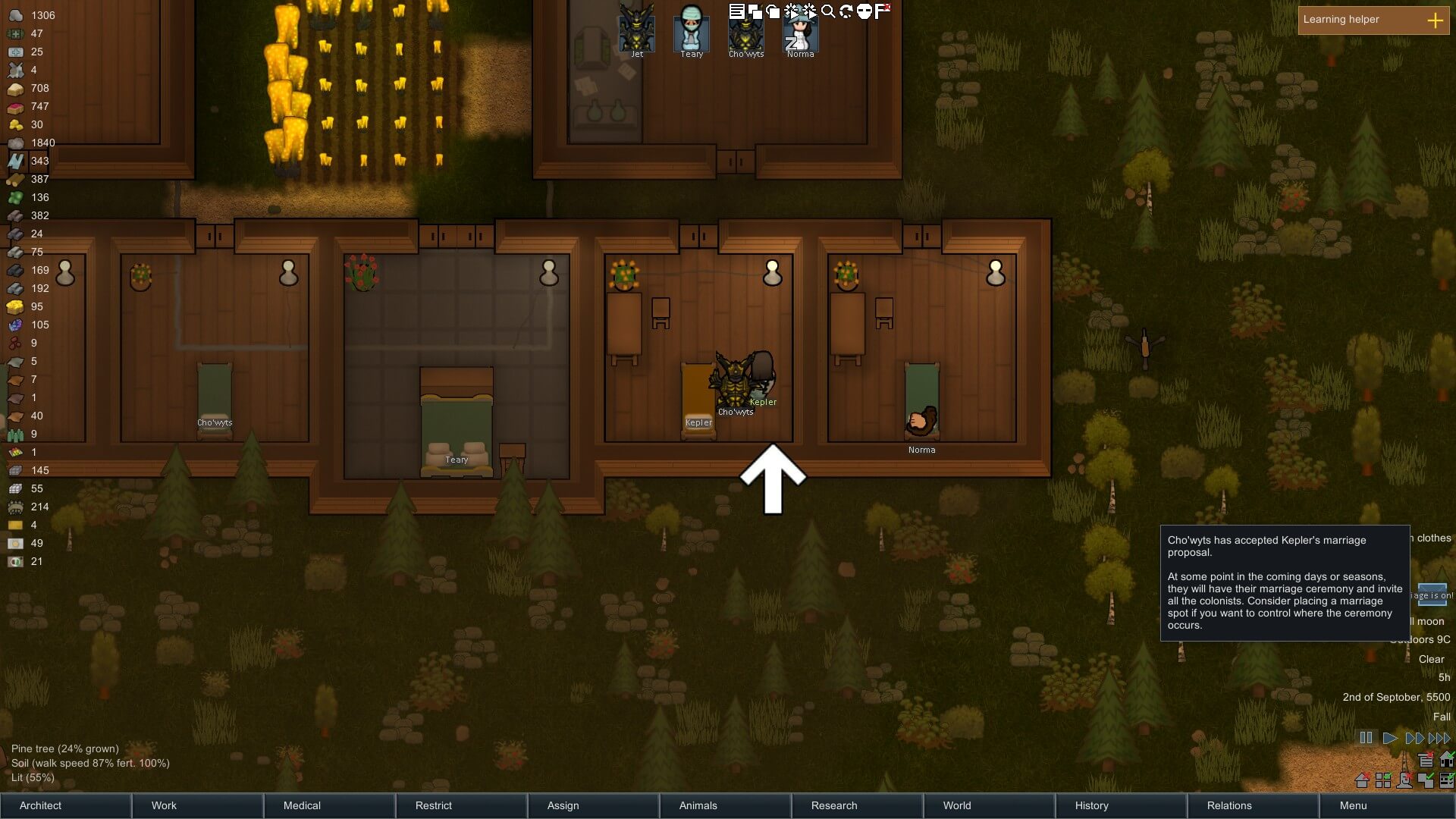The image size is (1456, 819).
Task: Set game speed to fast double arrow
Action: [x=1414, y=738]
